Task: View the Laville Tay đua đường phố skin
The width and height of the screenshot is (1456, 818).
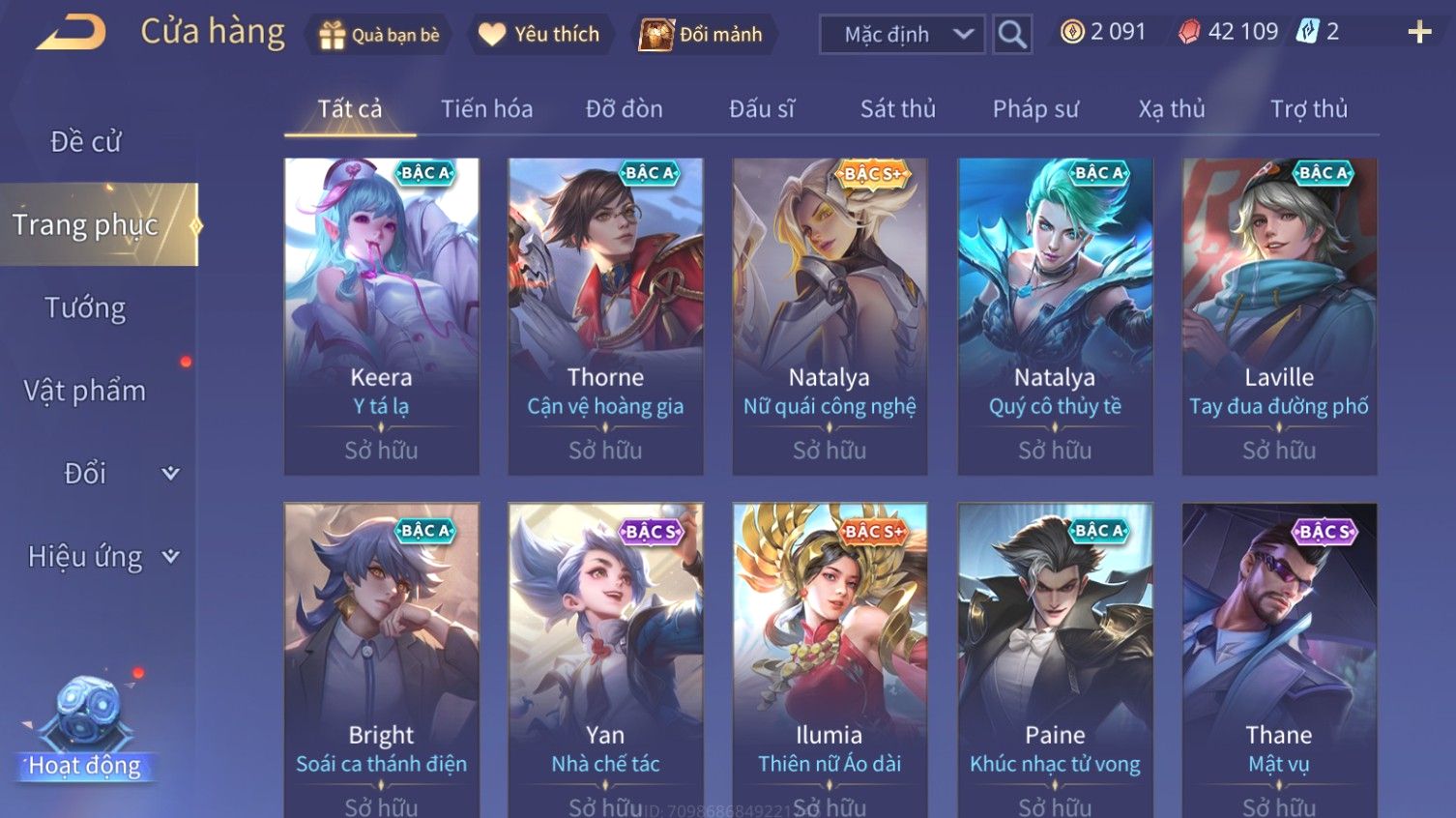Action: click(1278, 316)
